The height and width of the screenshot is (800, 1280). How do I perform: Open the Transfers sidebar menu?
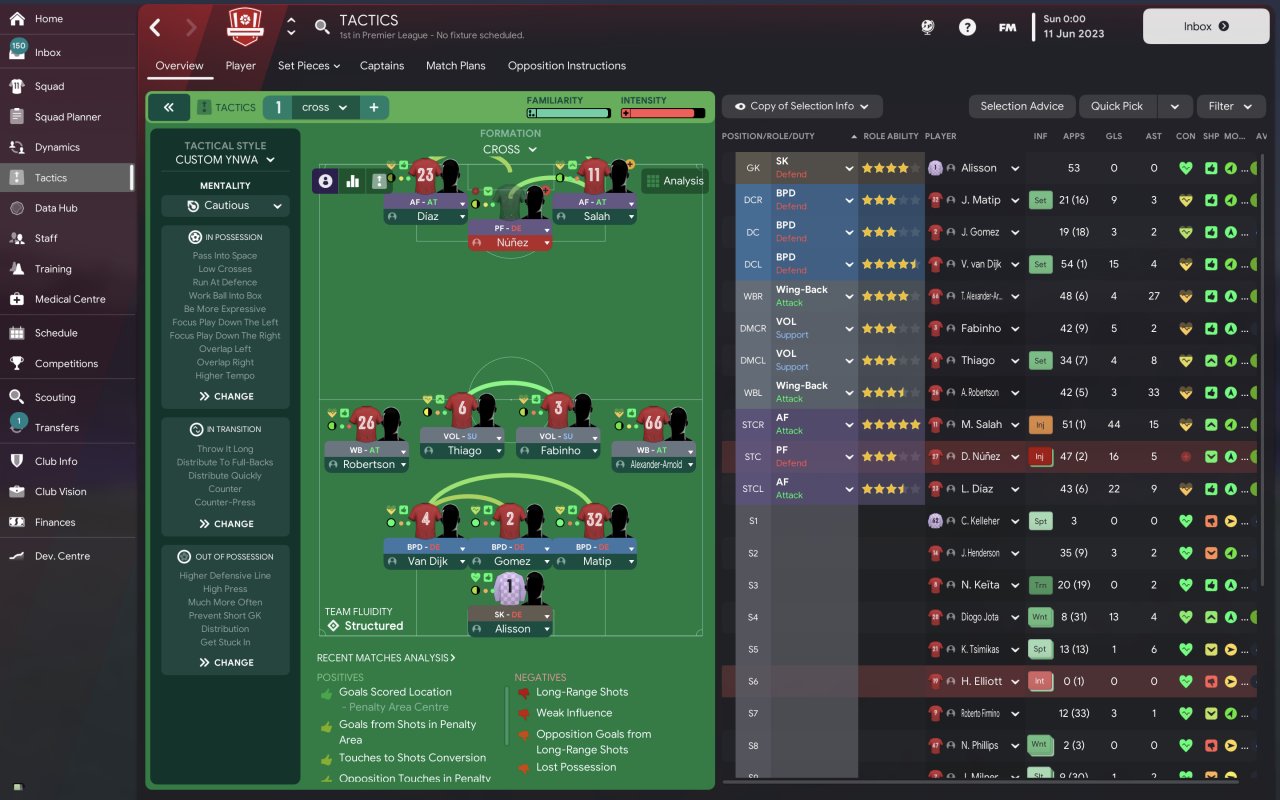56,427
